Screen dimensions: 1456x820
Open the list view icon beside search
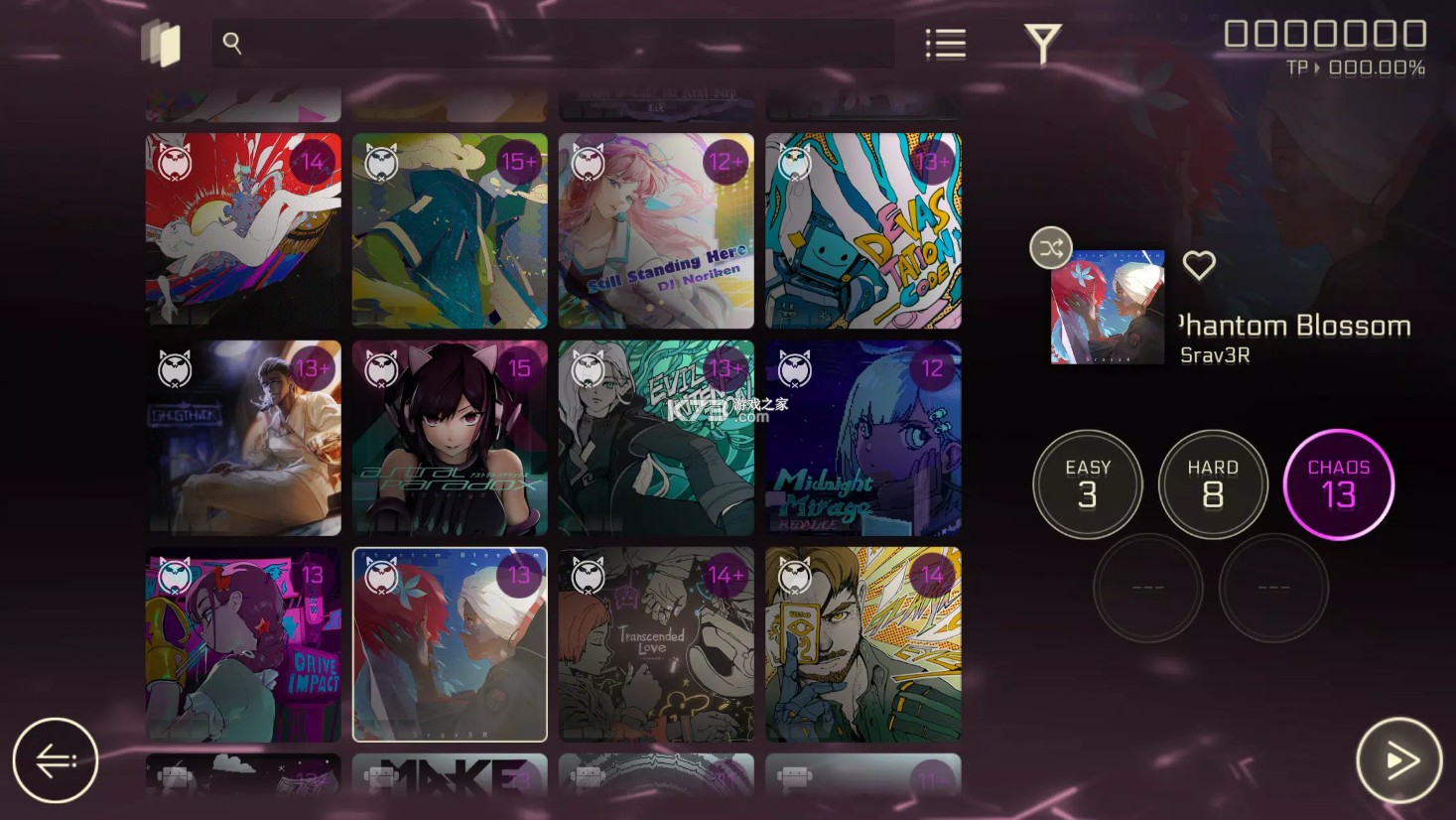click(943, 43)
